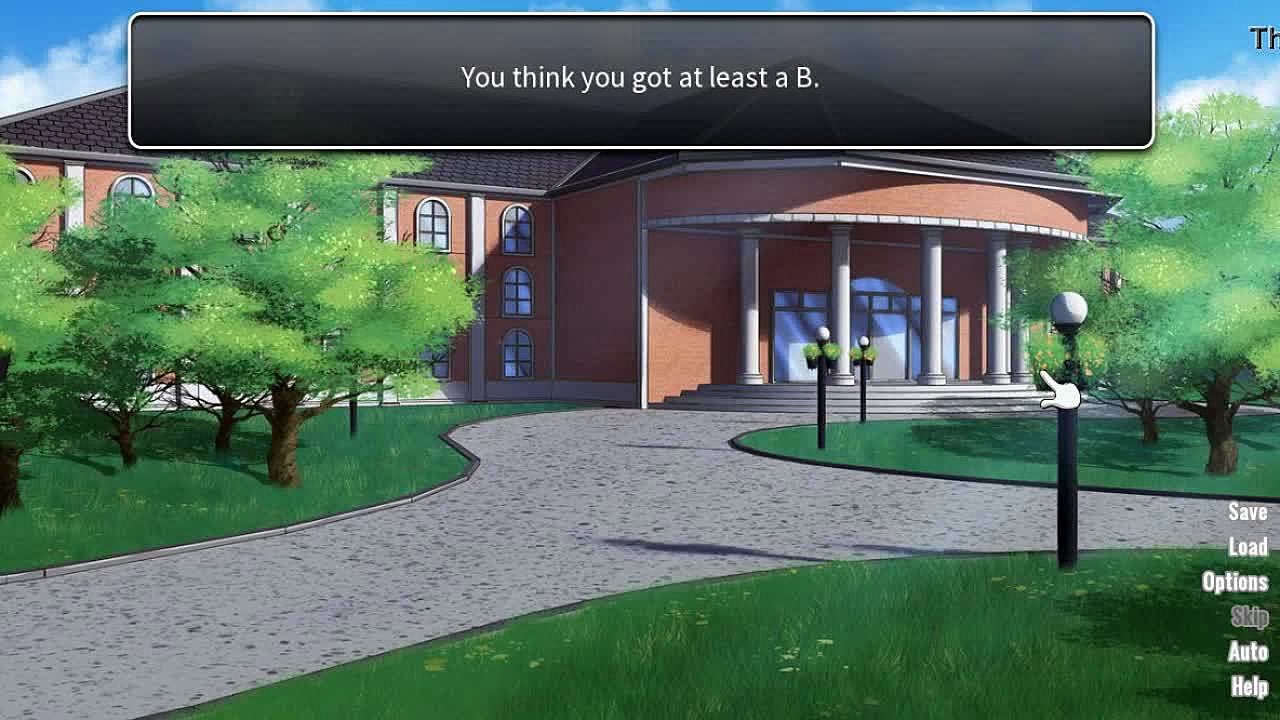This screenshot has height=720, width=1280.
Task: Advance the dialogue text box
Action: tap(640, 80)
